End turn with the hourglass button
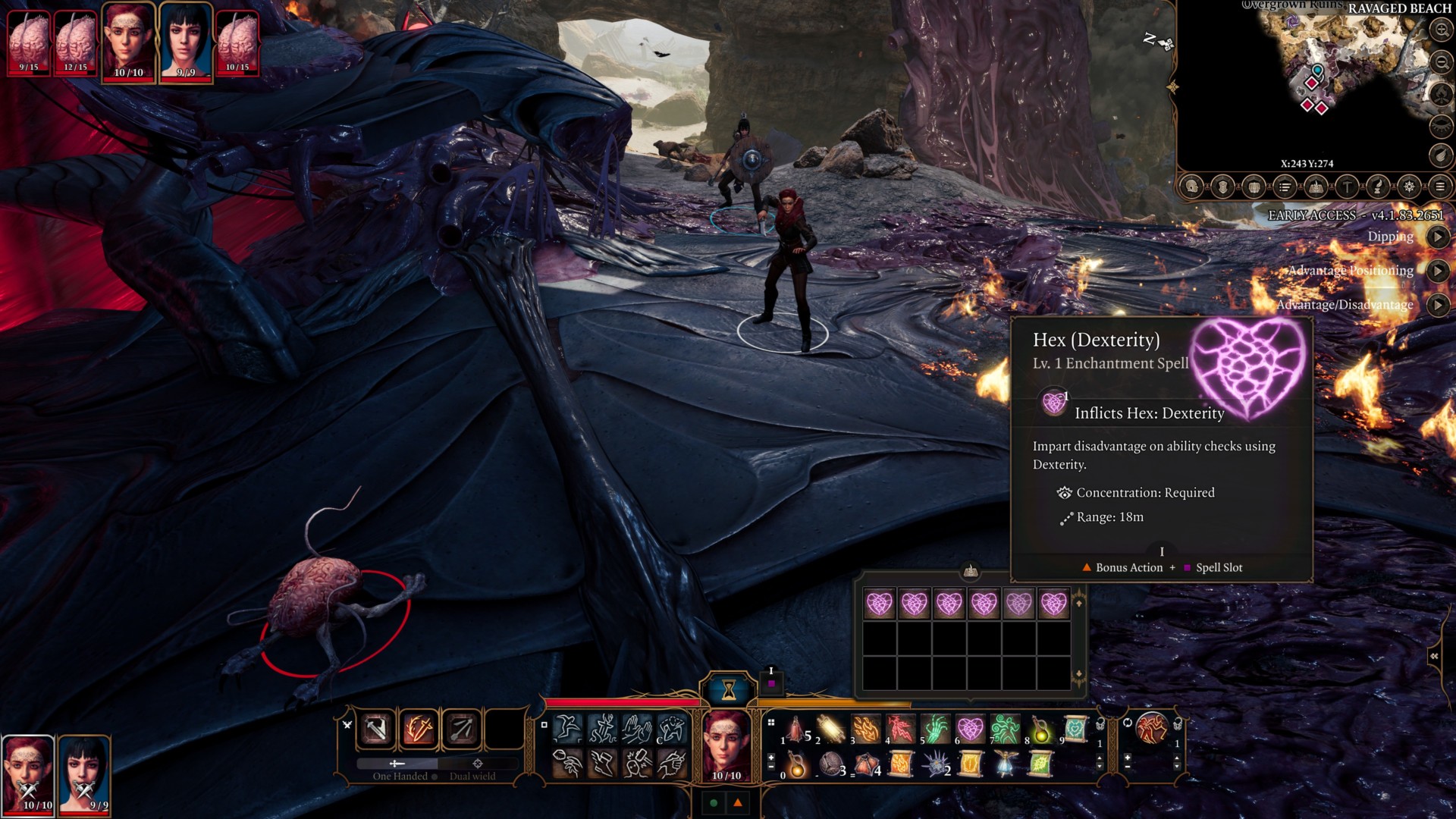The width and height of the screenshot is (1456, 819). click(x=729, y=689)
